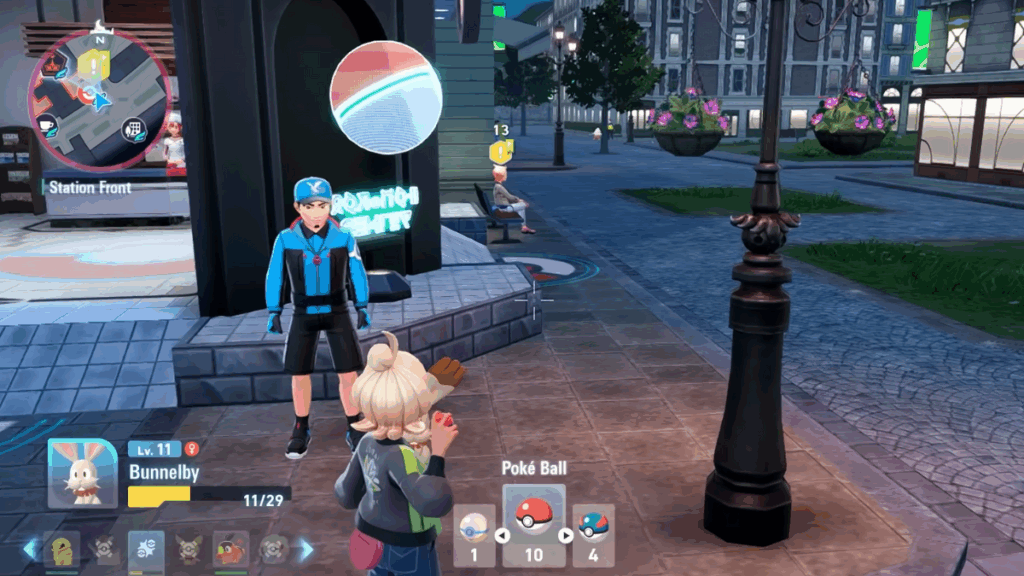Click the building grid marker on minimap
Screen dimensions: 1024x576
coord(132,129)
